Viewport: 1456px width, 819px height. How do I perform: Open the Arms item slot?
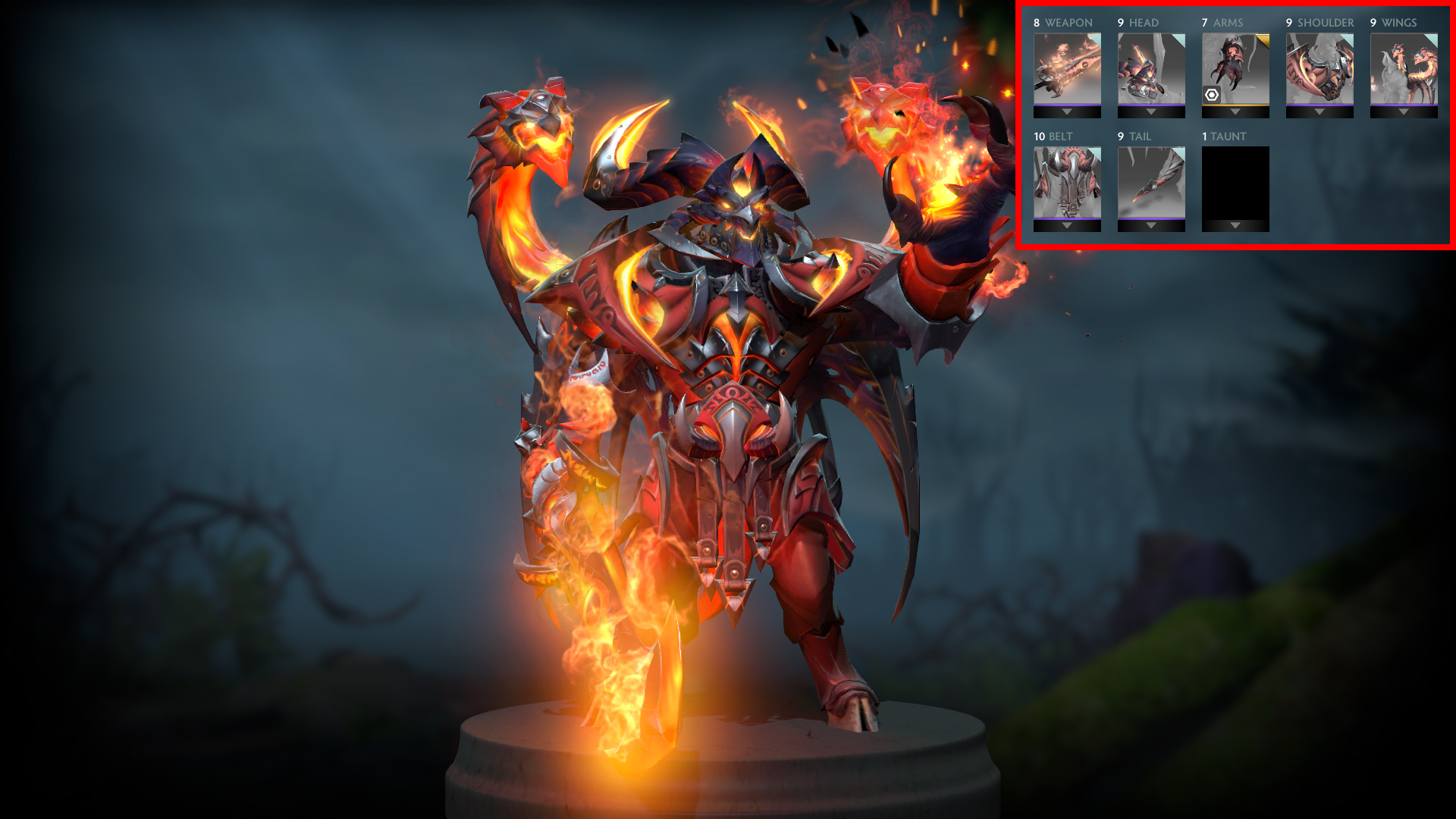pos(1235,68)
